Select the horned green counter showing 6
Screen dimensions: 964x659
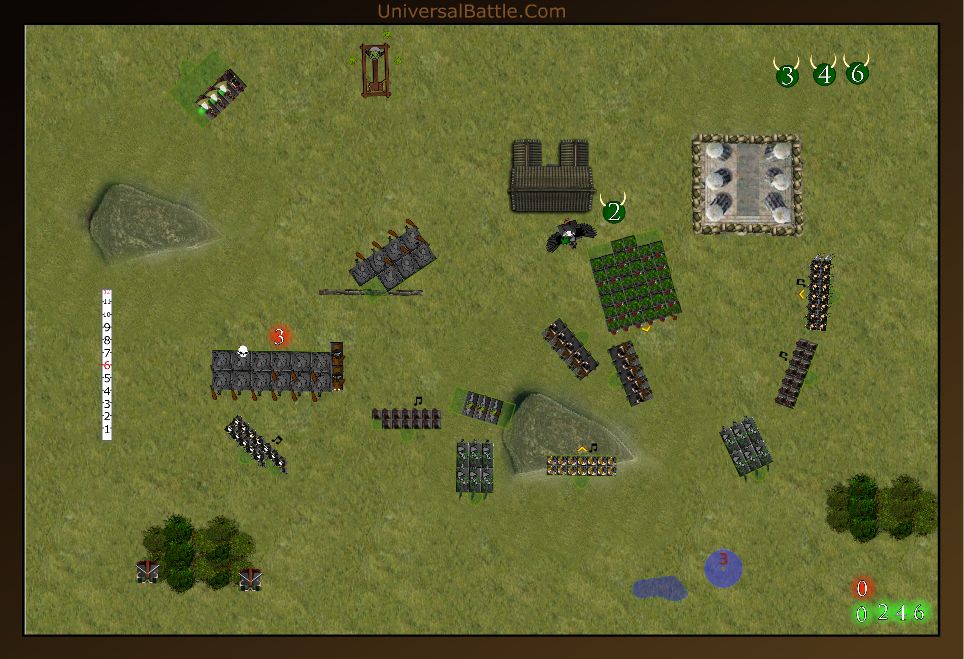tap(857, 73)
